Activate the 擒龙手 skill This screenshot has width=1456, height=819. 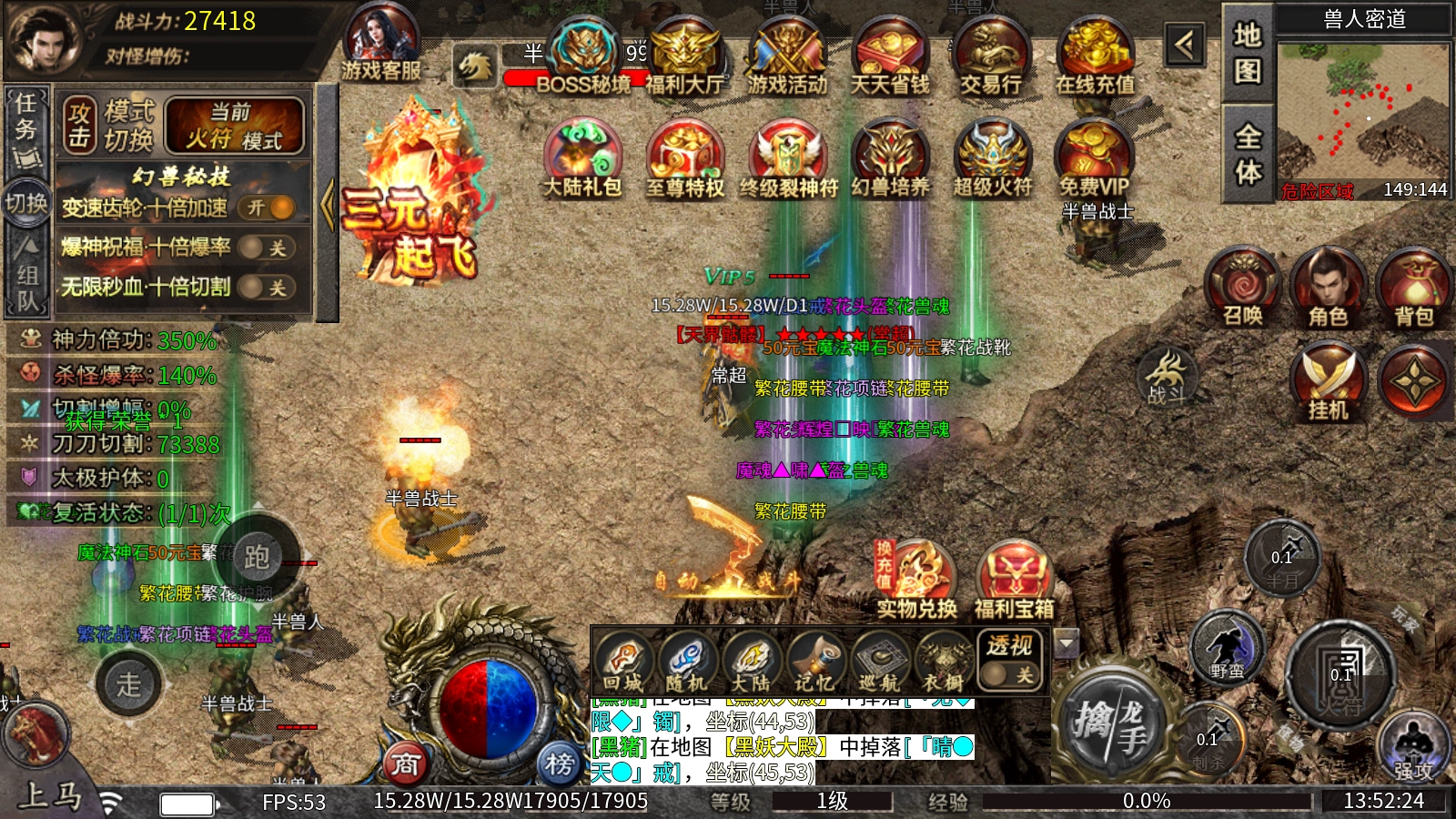(1109, 725)
